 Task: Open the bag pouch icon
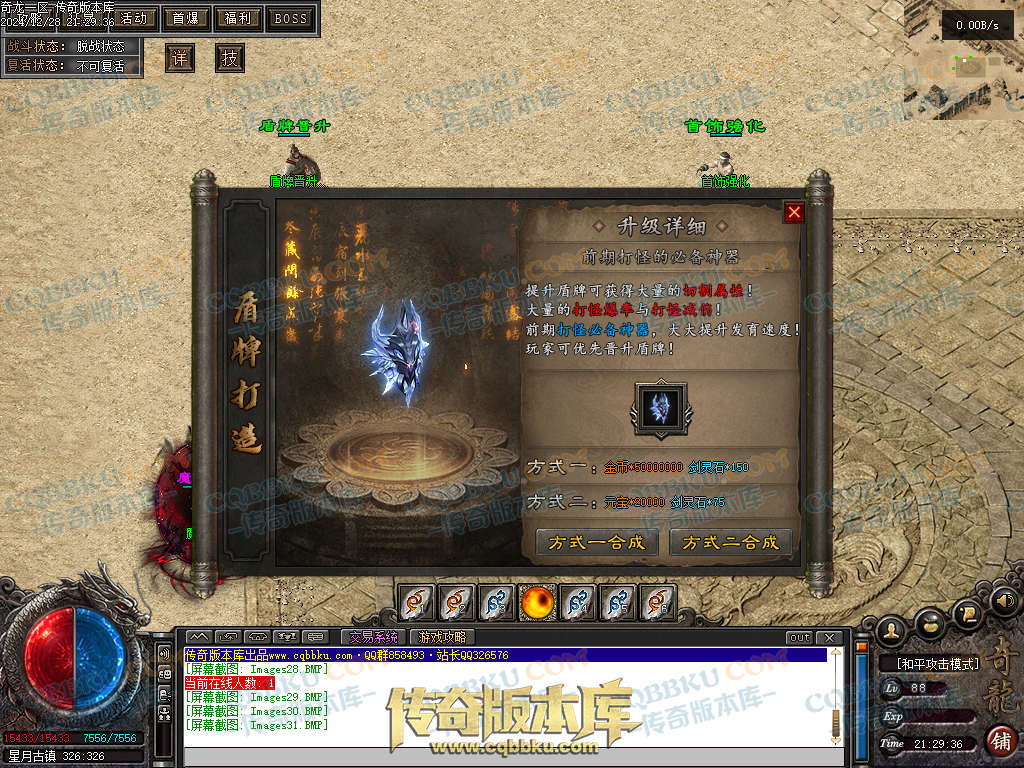pyautogui.click(x=930, y=620)
